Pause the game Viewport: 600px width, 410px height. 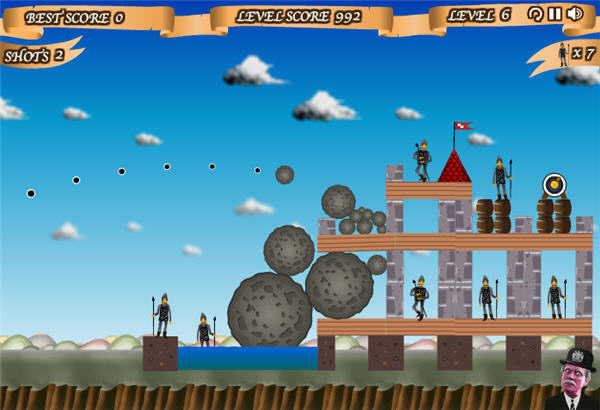[554, 14]
